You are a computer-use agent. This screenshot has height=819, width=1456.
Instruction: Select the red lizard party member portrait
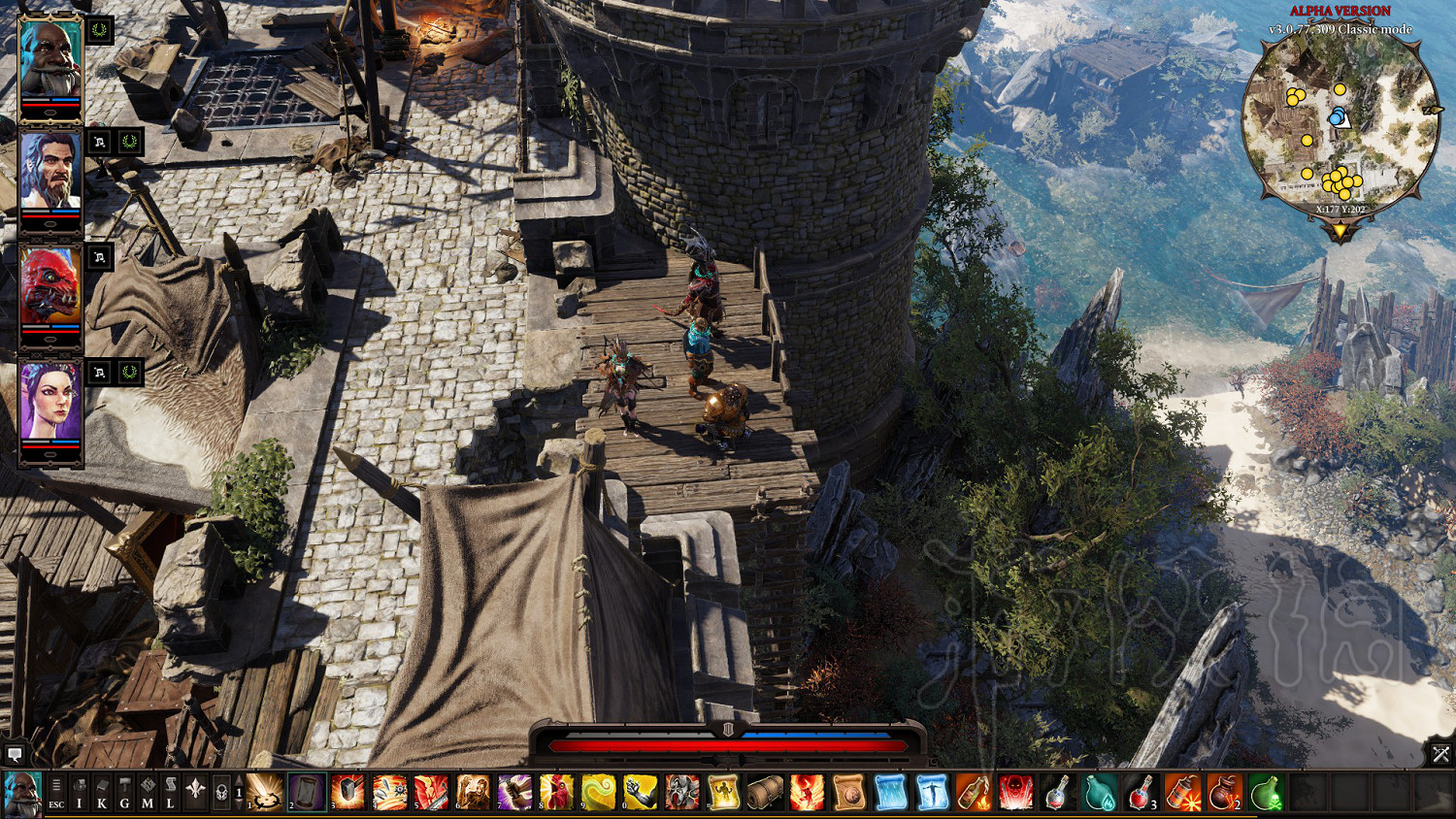[50, 287]
